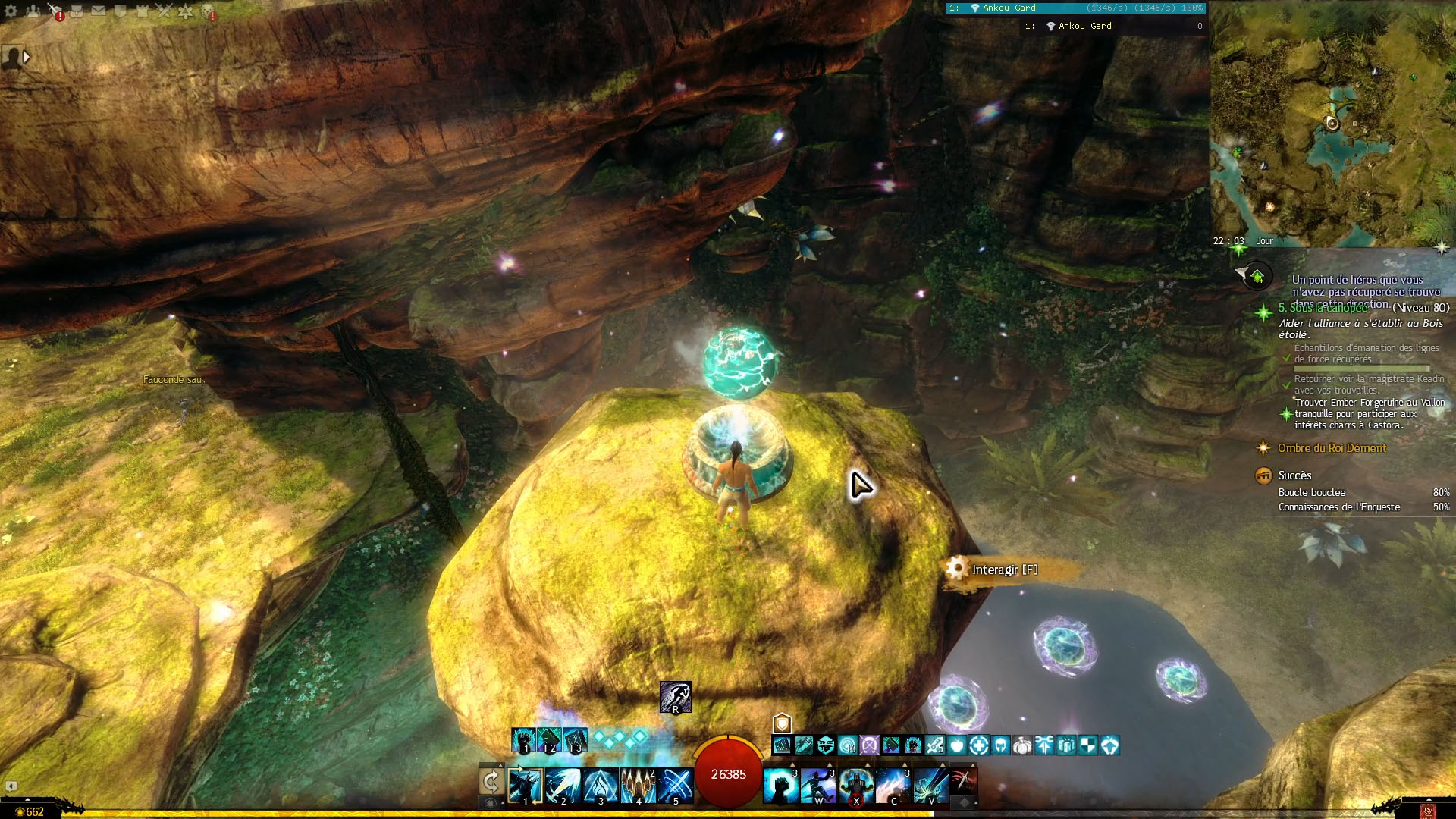The image size is (1456, 819).
Task: Activate the special action skill labeled R
Action: [675, 697]
